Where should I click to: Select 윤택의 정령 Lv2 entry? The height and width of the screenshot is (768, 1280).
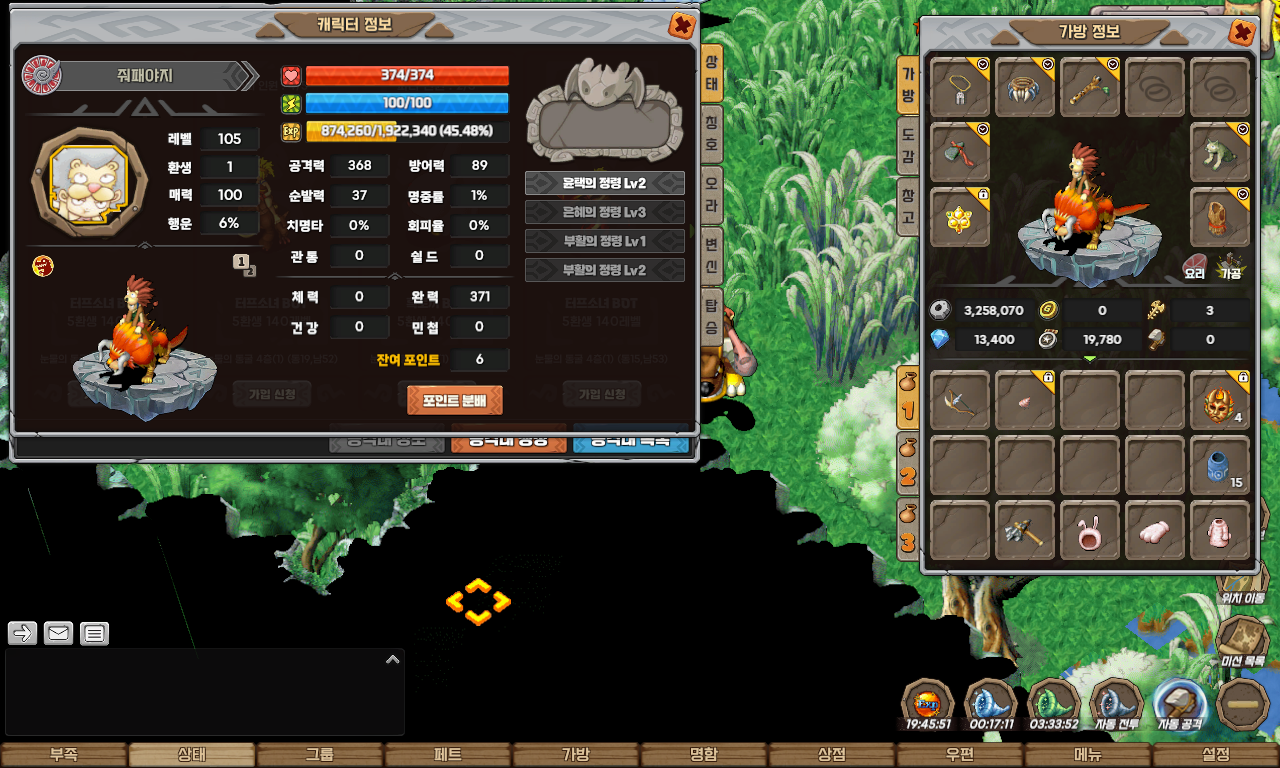click(604, 183)
